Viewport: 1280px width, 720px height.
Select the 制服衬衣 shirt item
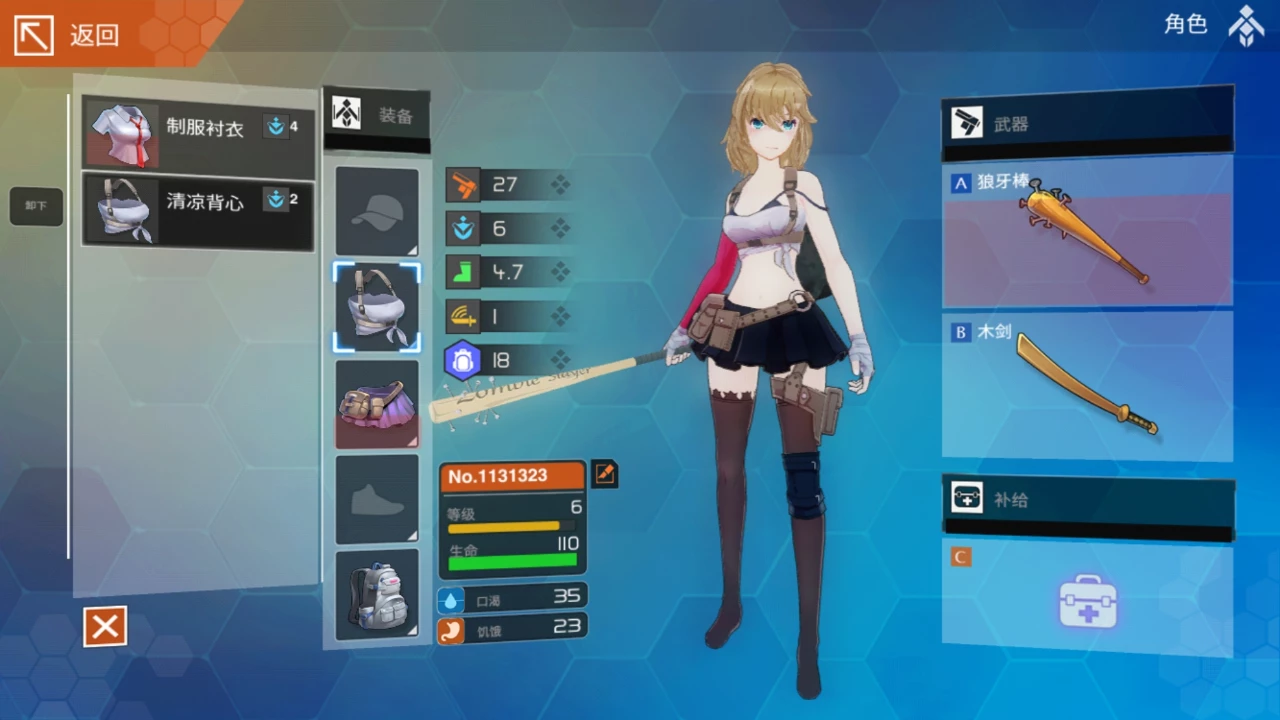pos(197,131)
